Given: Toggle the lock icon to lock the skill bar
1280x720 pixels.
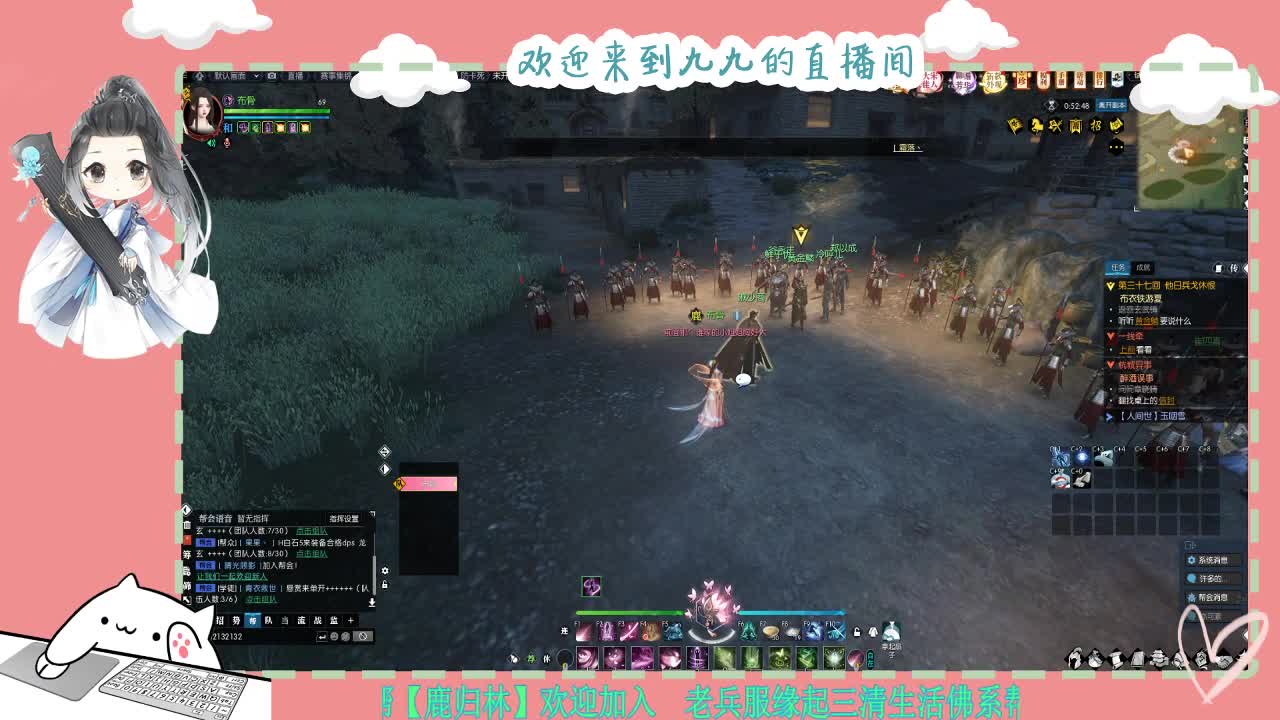Looking at the screenshot, I should point(856,630).
